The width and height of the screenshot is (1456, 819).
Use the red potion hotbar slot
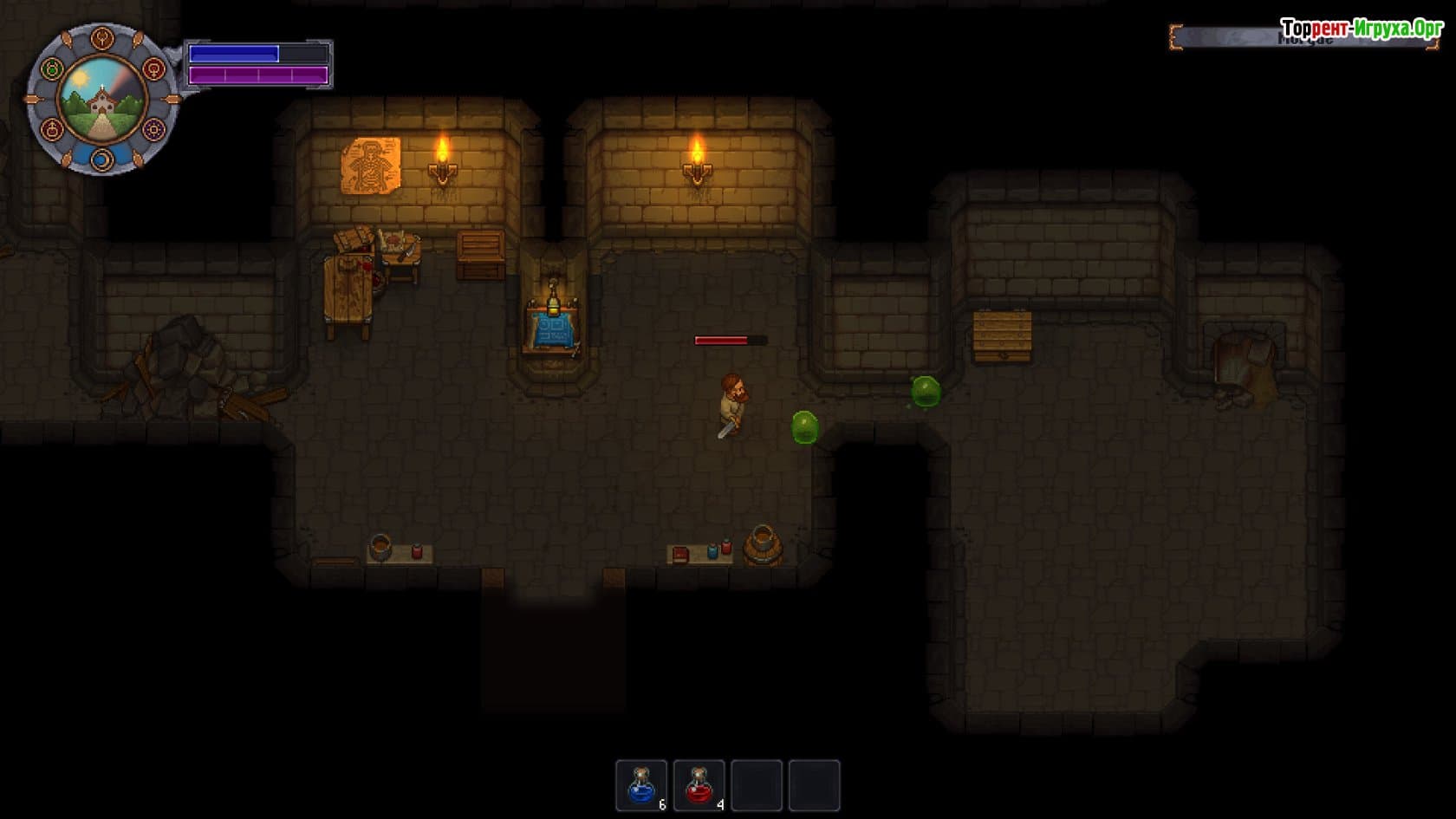coord(699,785)
